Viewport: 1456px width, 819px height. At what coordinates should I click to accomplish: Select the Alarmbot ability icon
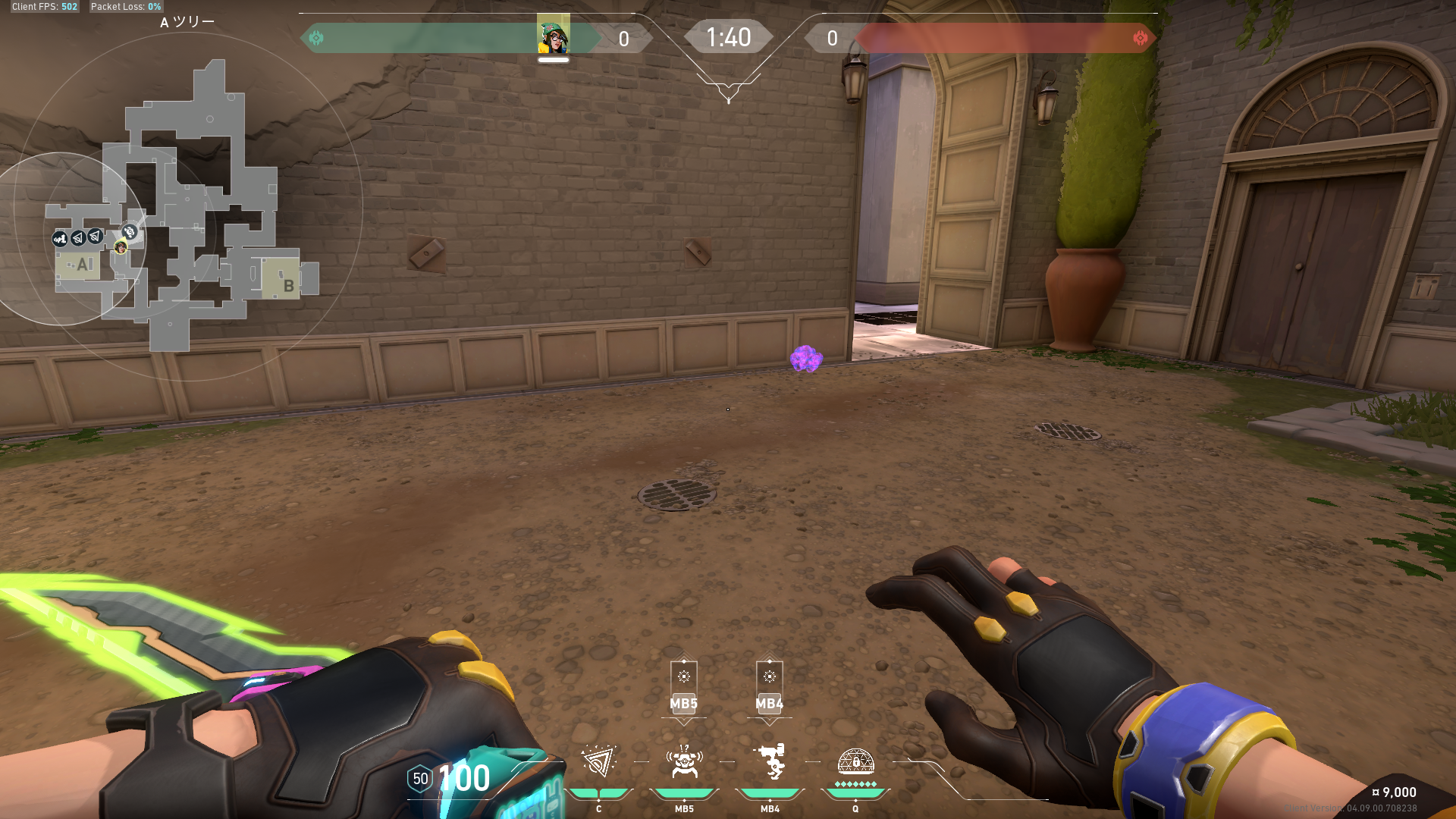tap(684, 762)
